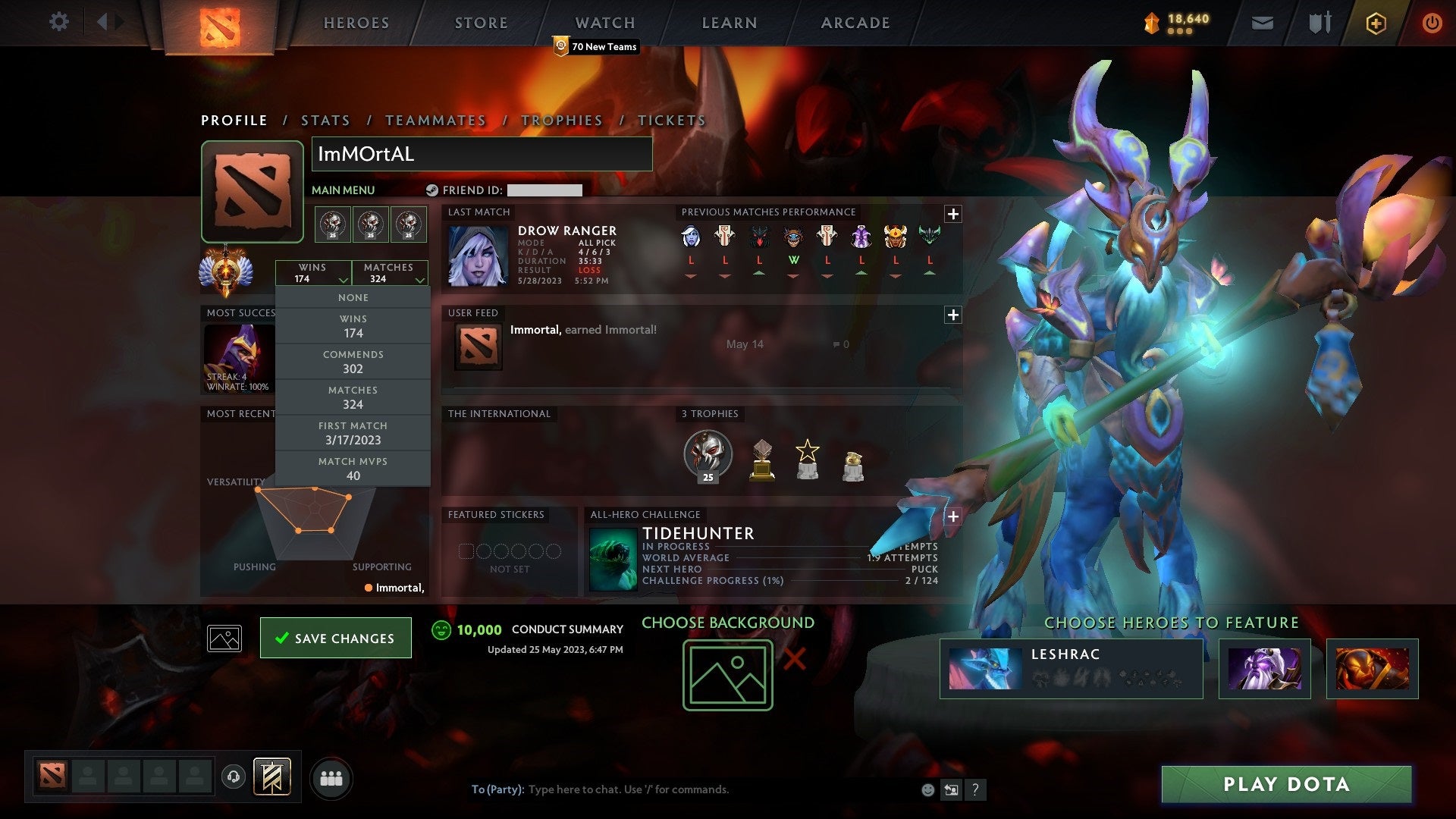
Task: Select NONE in the stats dropdown list
Action: click(353, 297)
